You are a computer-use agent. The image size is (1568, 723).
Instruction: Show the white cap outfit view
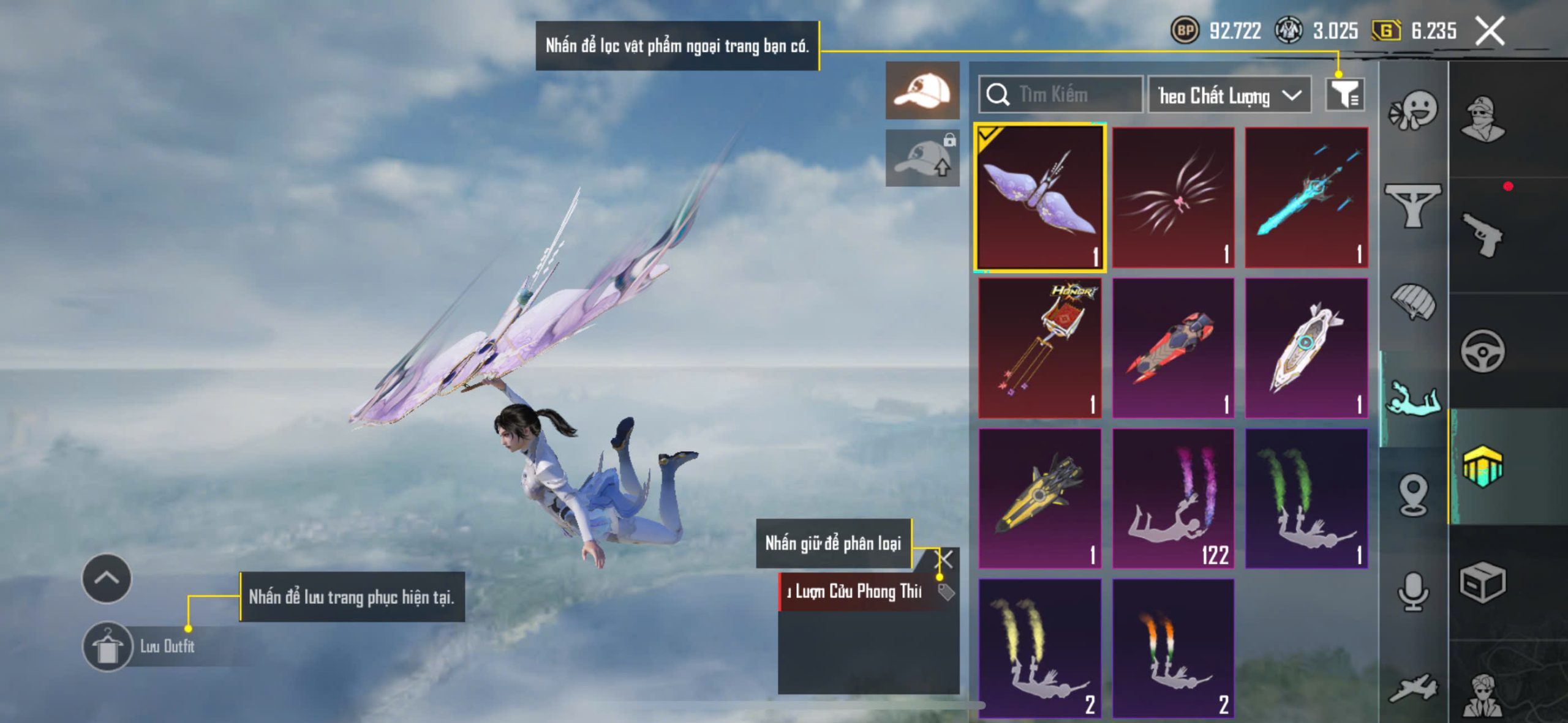click(922, 91)
